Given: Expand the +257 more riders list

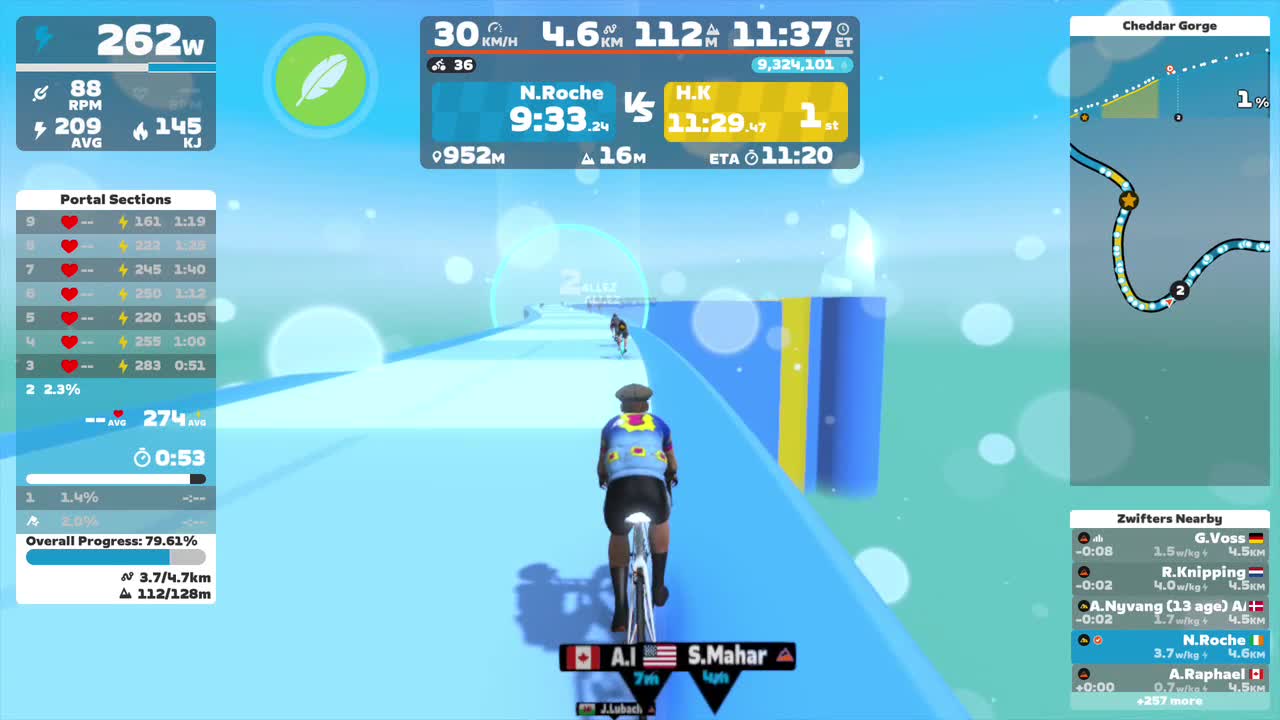Looking at the screenshot, I should [1169, 701].
